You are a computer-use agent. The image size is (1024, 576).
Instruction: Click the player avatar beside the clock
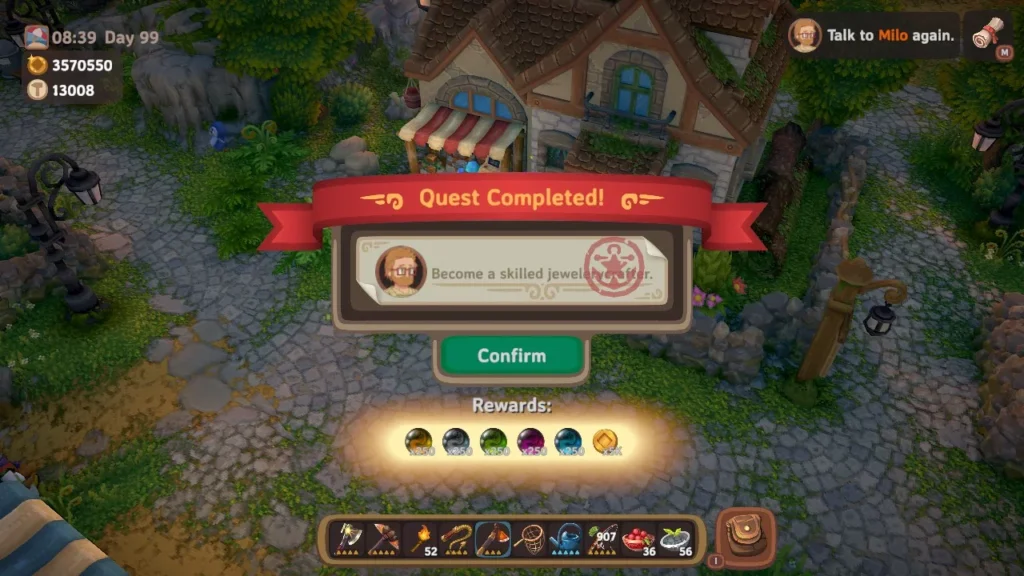coord(36,37)
